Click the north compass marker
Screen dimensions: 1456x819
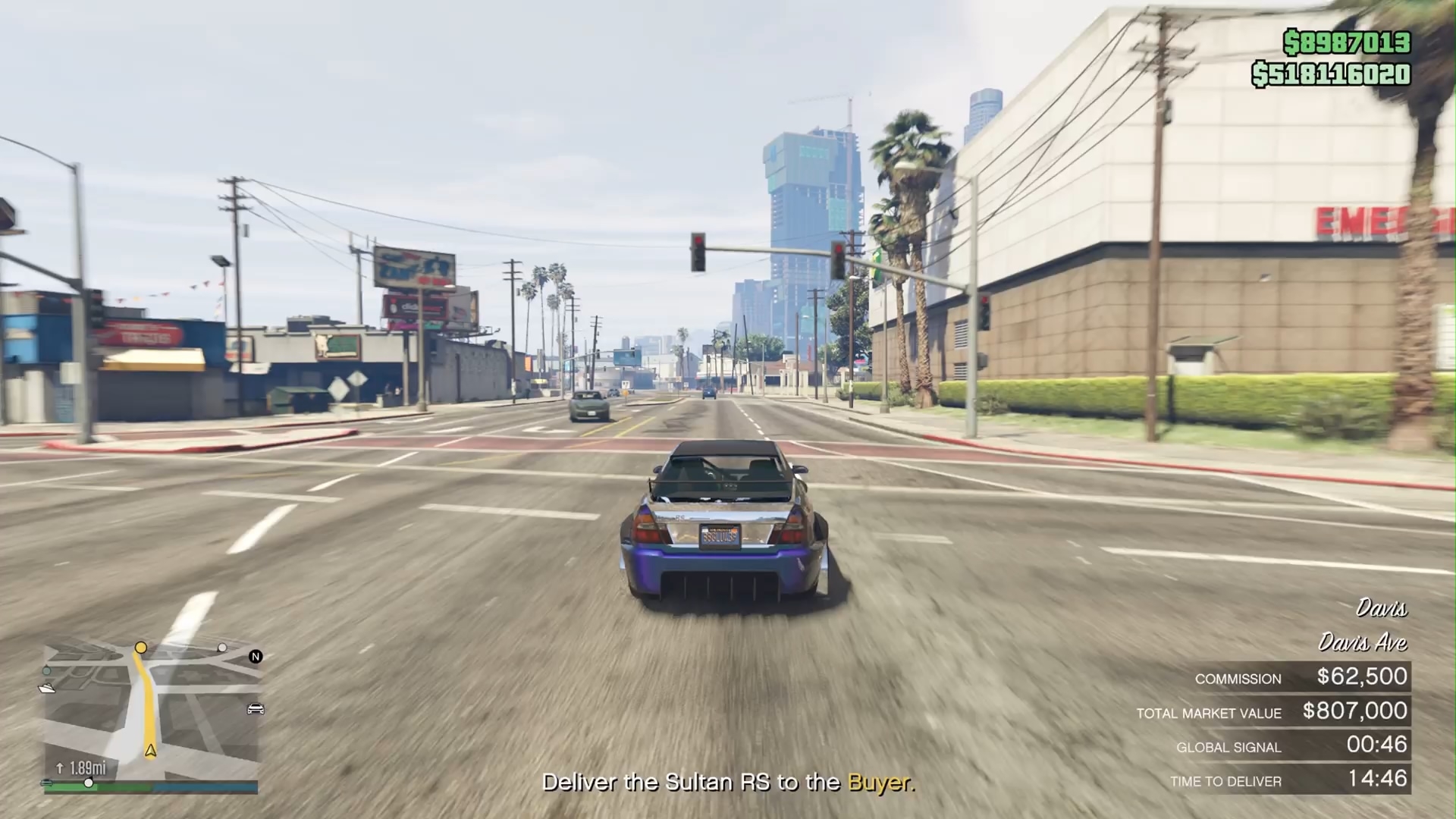click(256, 657)
